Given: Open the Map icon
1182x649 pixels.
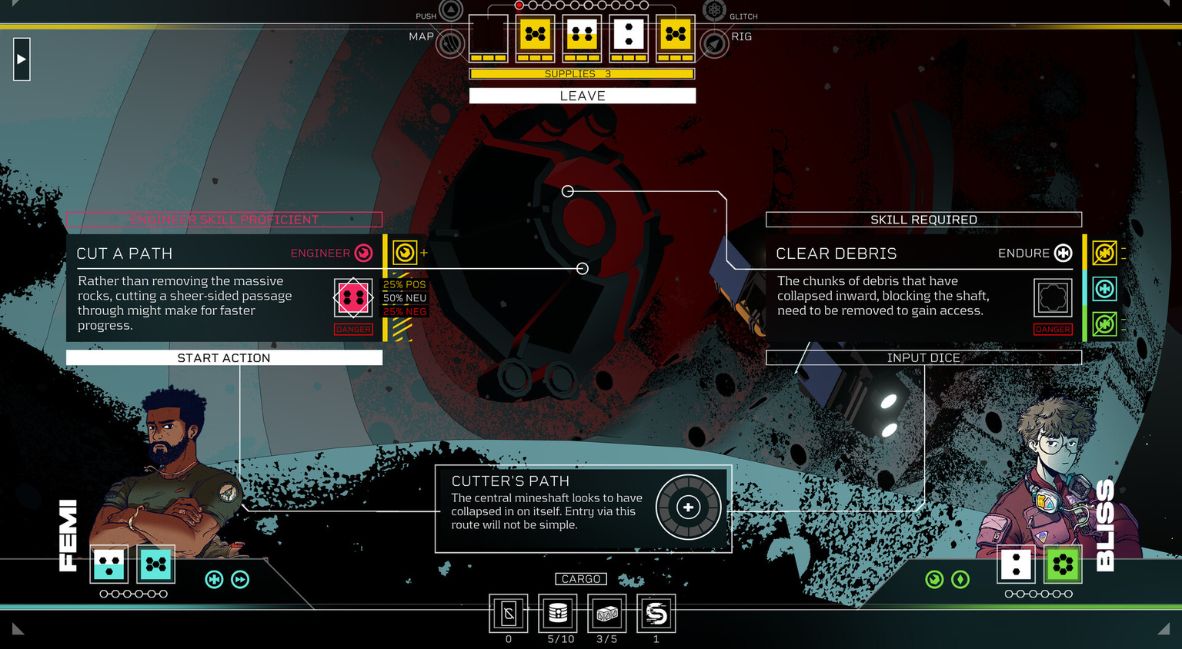Looking at the screenshot, I should point(451,42).
